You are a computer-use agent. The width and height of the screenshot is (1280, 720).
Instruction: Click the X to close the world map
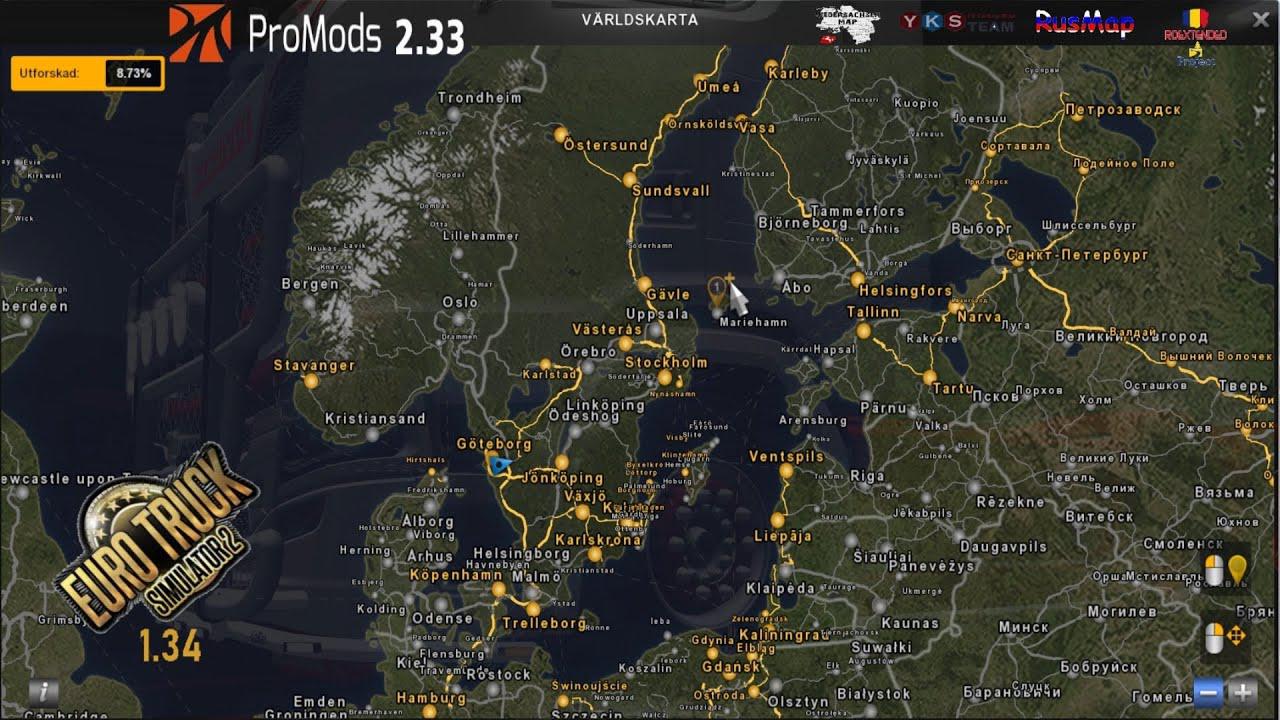[1259, 18]
